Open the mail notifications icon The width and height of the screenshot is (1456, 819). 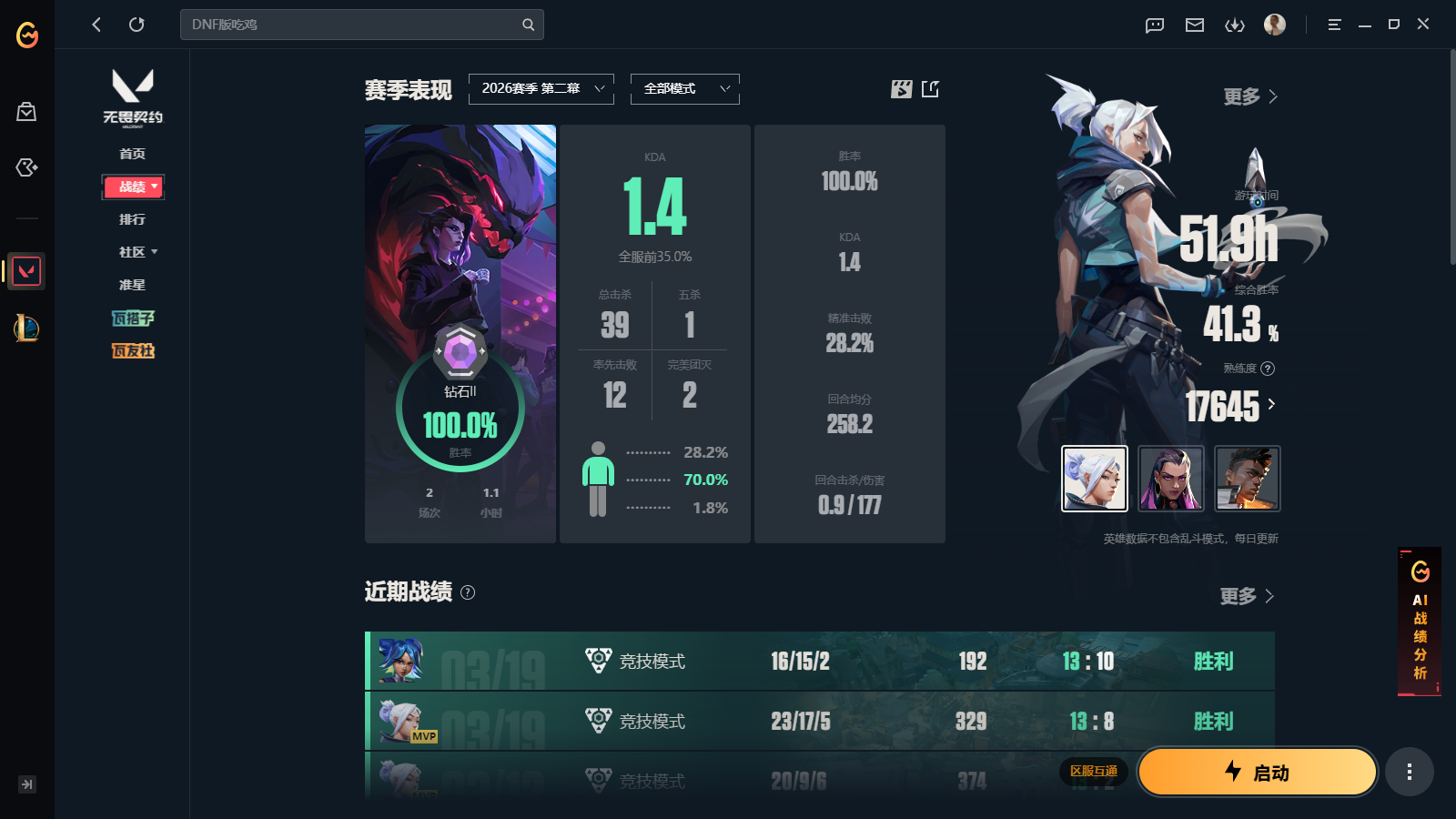tap(1195, 25)
